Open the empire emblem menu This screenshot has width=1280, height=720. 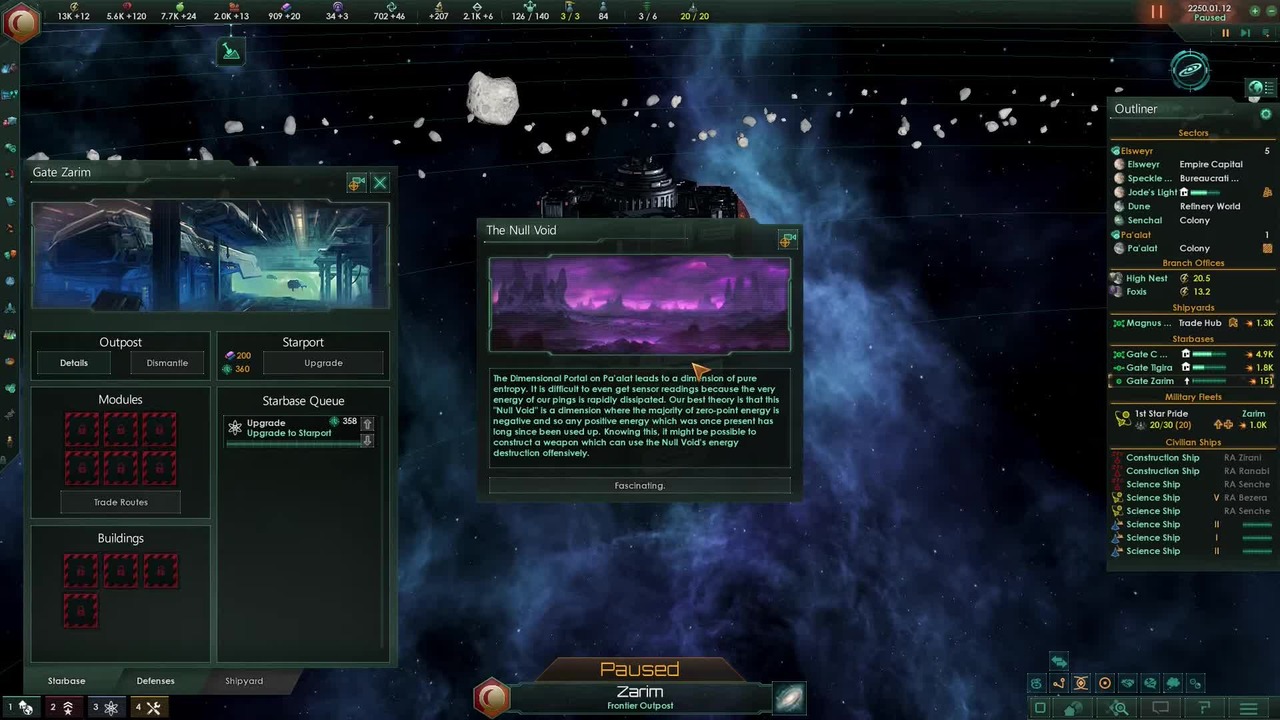(x=20, y=20)
